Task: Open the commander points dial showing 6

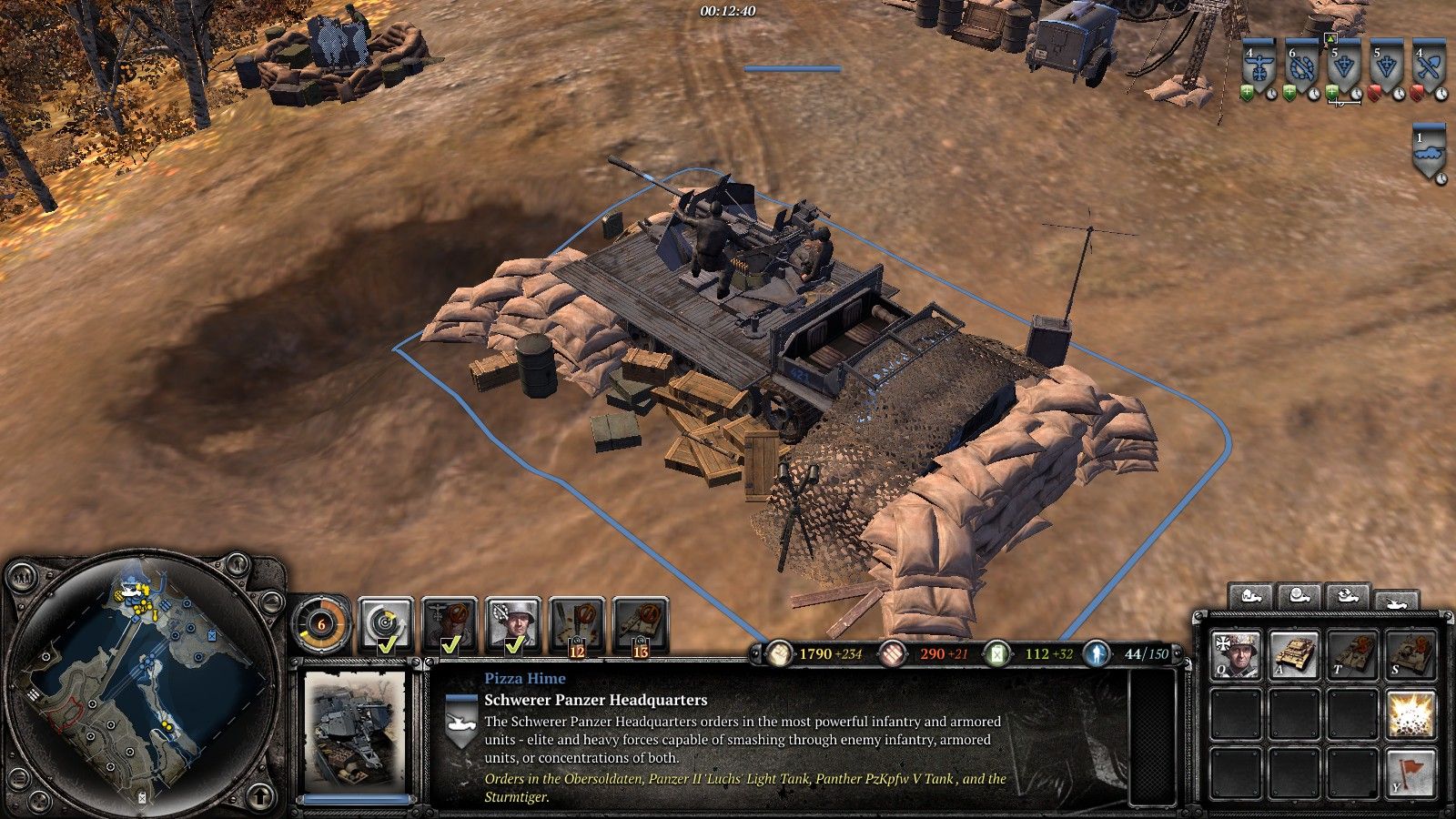Action: [x=321, y=625]
